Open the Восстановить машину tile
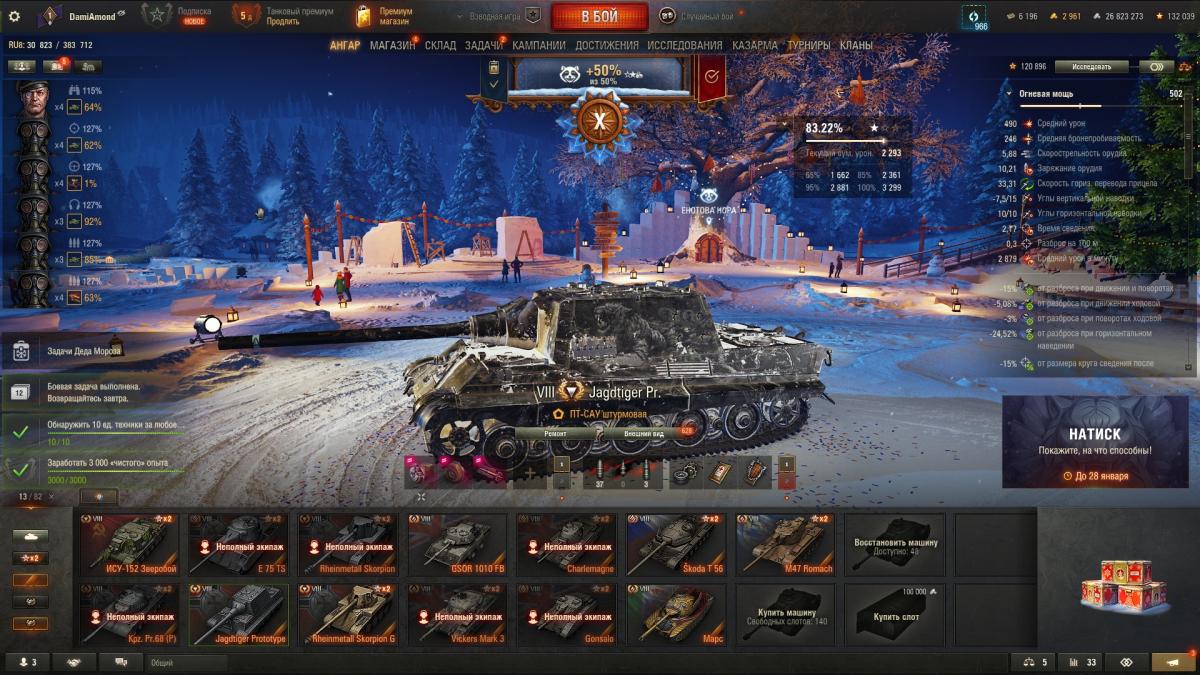Viewport: 1200px width, 675px height. point(895,545)
